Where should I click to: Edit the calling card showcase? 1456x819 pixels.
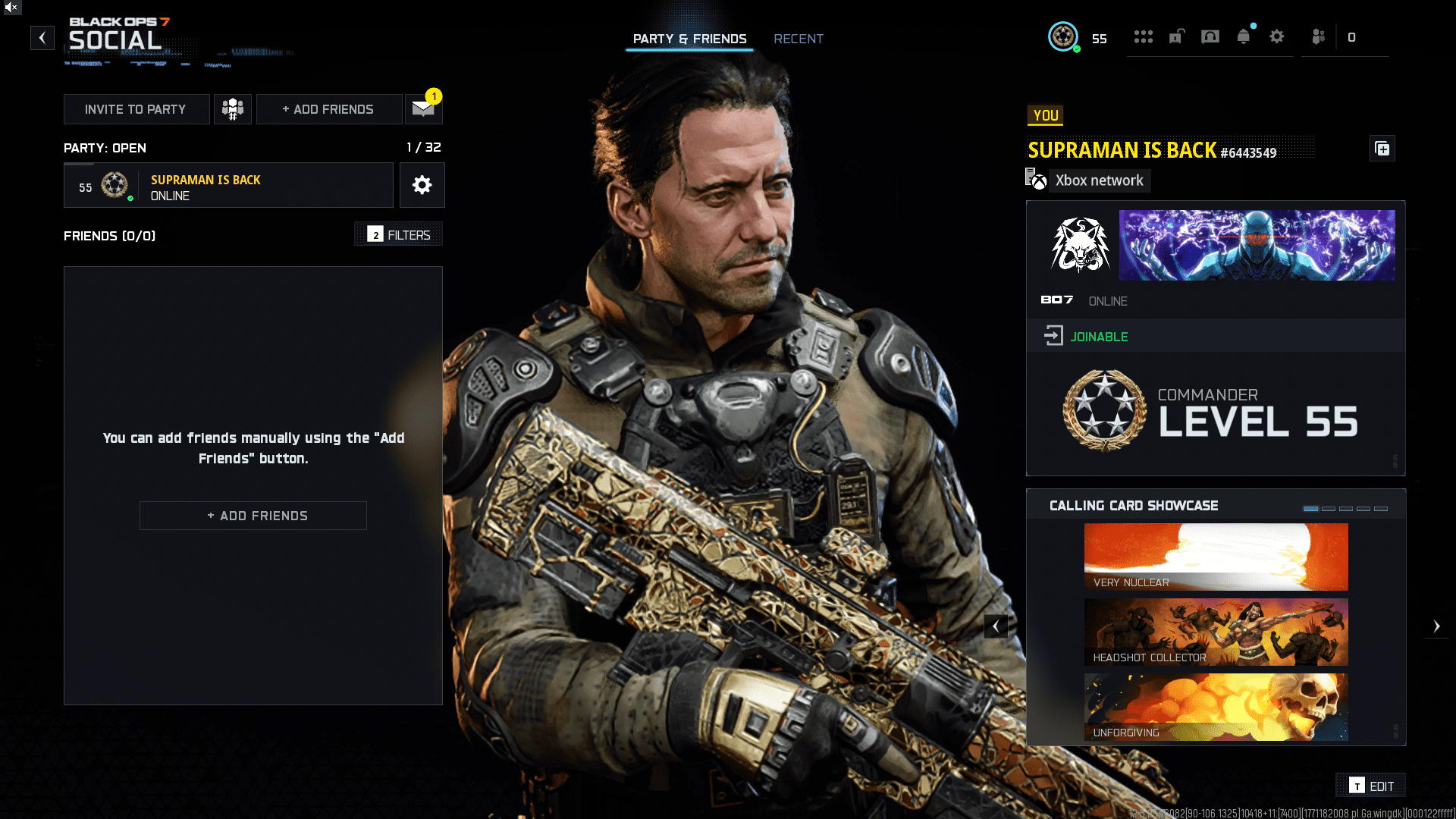point(1371,786)
